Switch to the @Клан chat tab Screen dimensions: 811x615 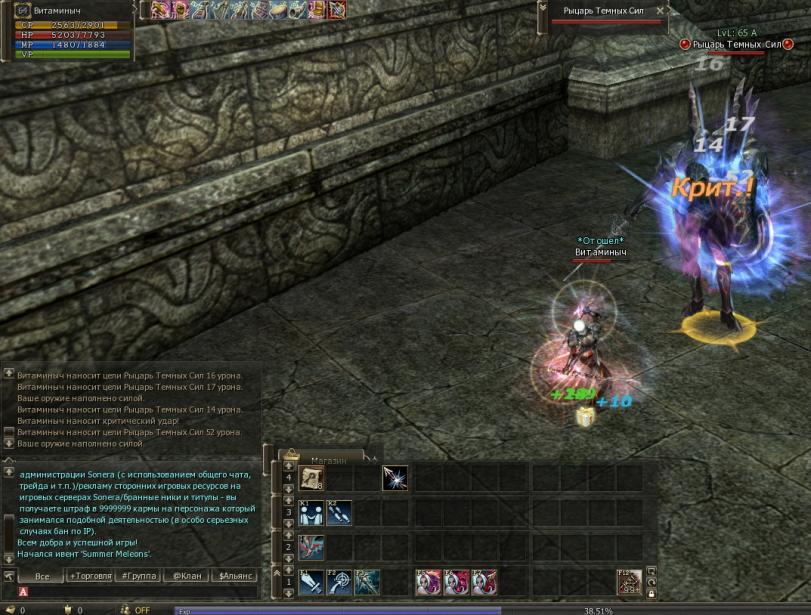(x=187, y=576)
